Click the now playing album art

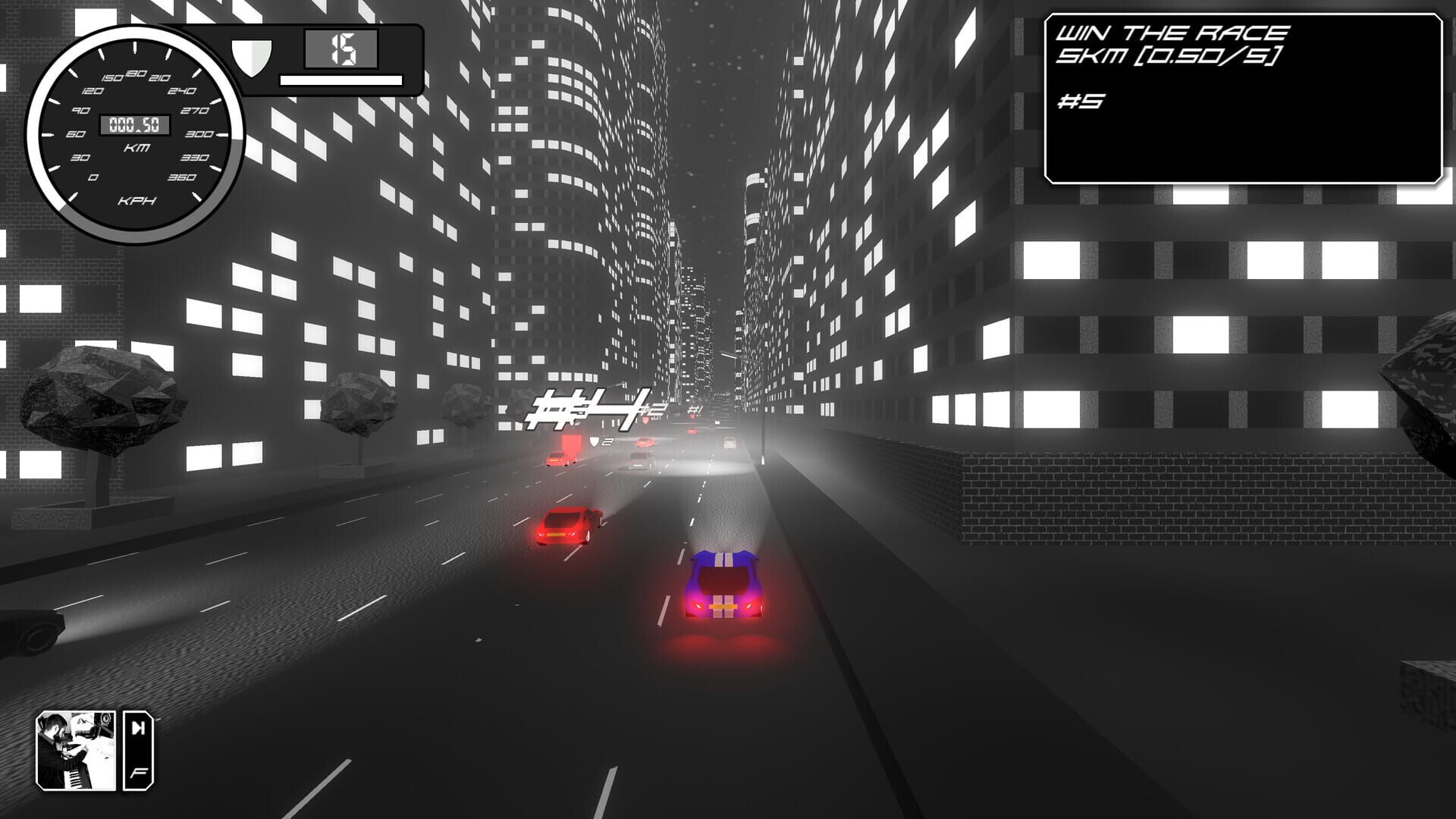(76, 751)
